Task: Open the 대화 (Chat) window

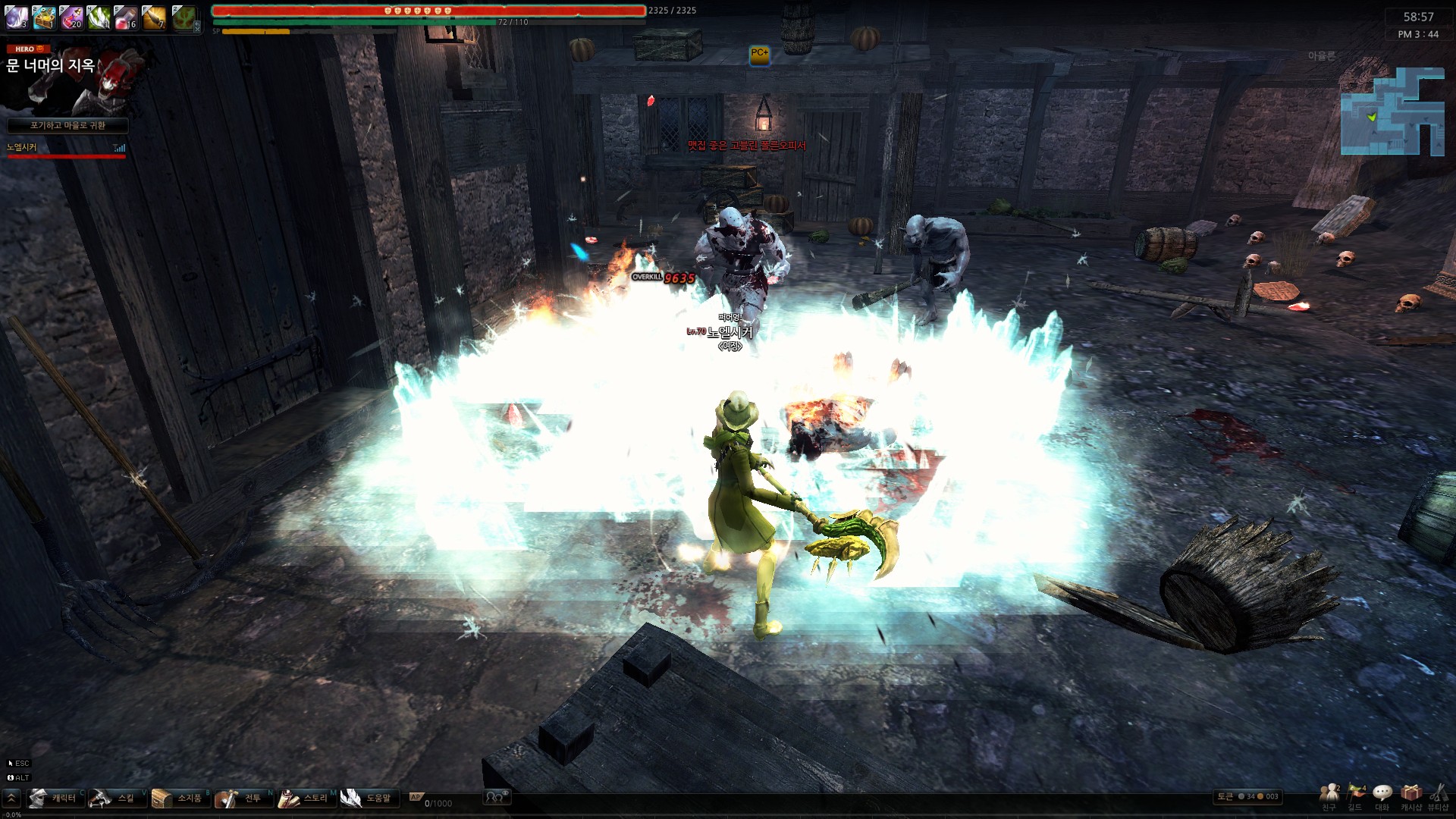Action: pyautogui.click(x=1382, y=796)
